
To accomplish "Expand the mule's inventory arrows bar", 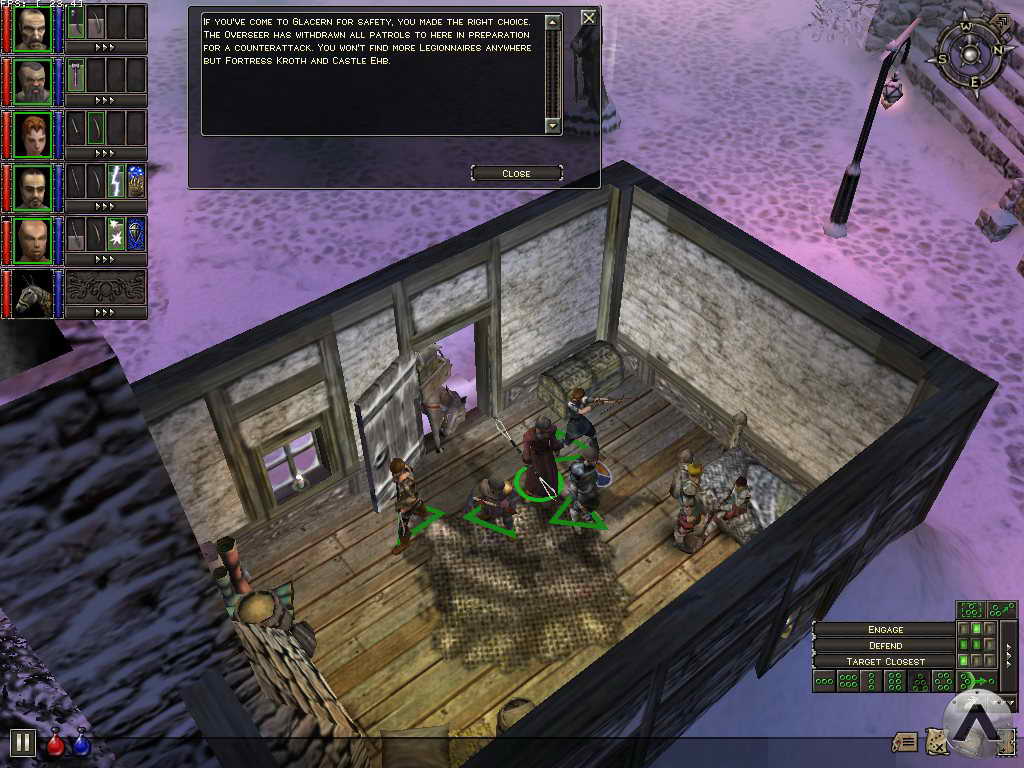I will pyautogui.click(x=105, y=312).
